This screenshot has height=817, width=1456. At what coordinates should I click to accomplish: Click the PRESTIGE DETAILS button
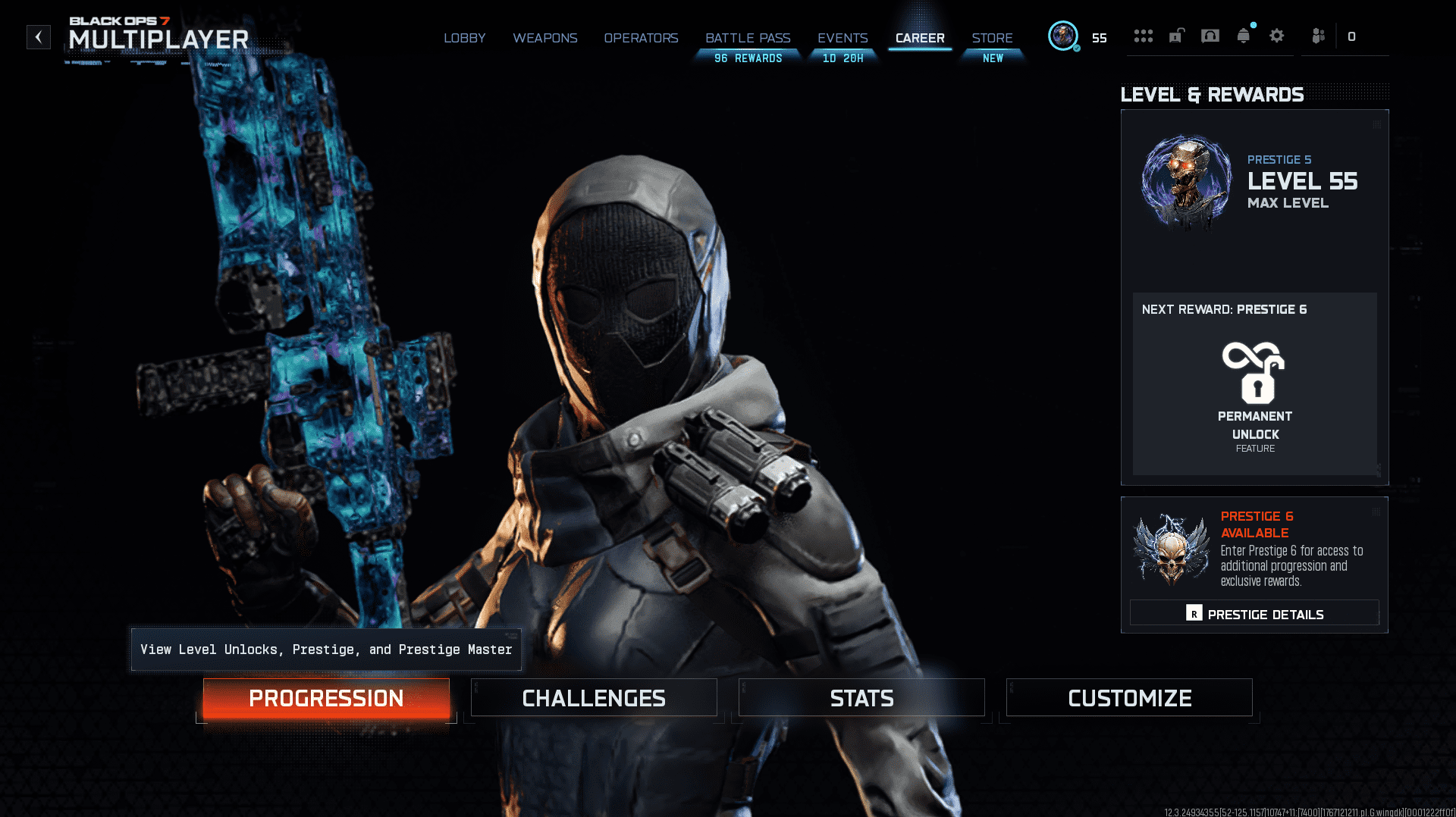(1254, 613)
